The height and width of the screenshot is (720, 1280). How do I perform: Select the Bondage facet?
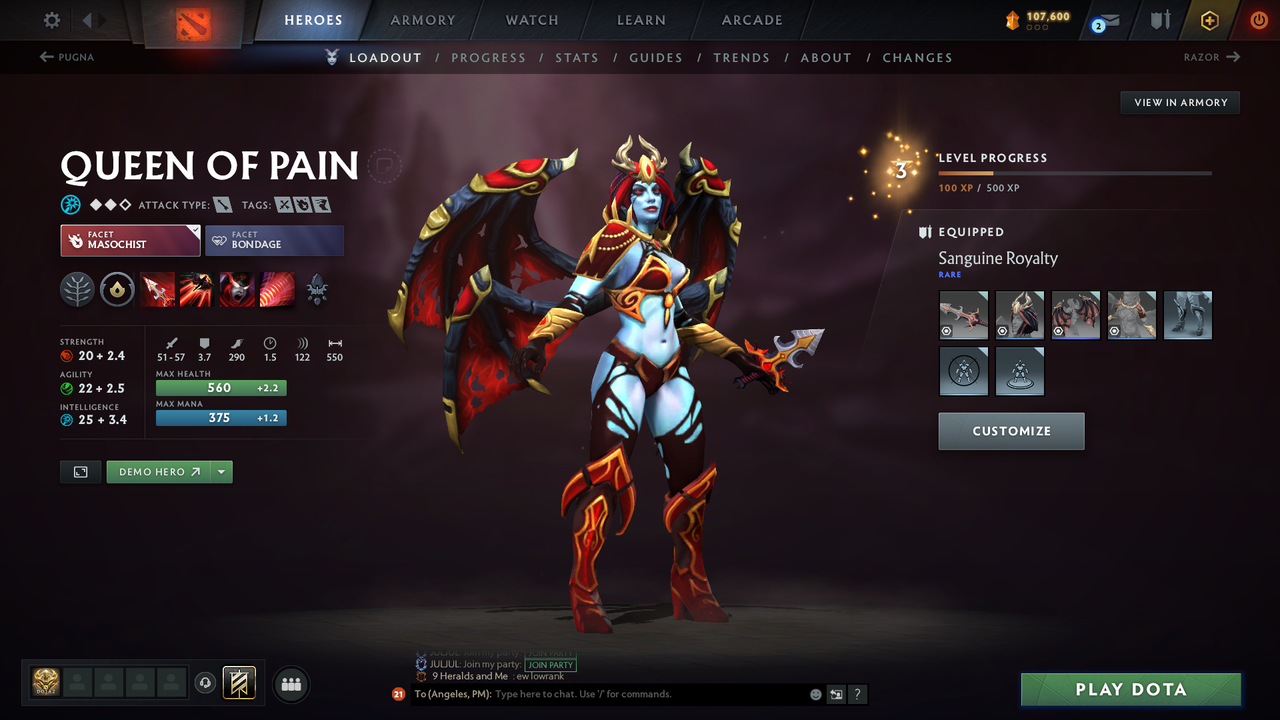click(x=274, y=240)
